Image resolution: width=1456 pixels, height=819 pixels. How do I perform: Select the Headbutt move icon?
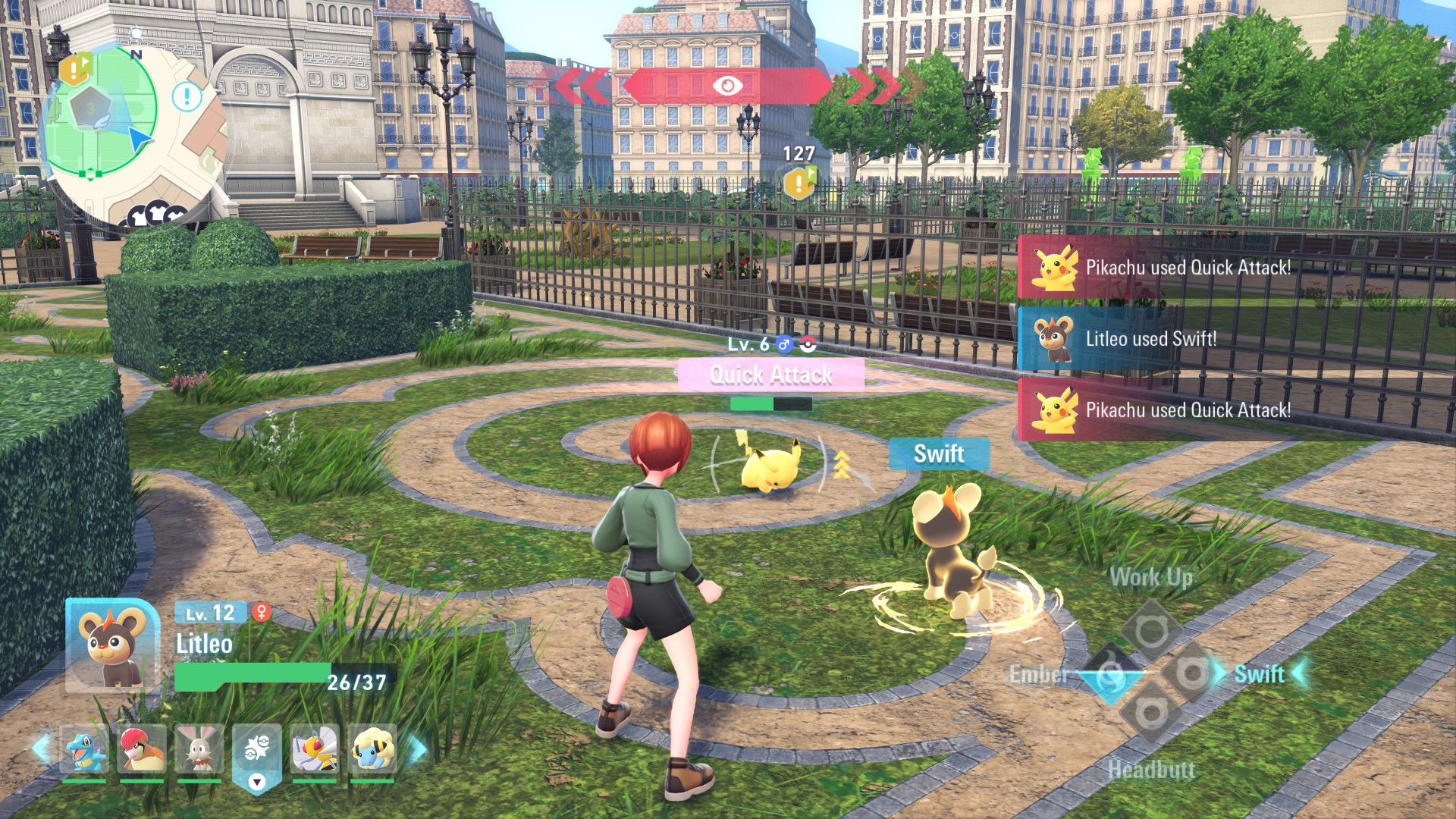[x=1151, y=711]
